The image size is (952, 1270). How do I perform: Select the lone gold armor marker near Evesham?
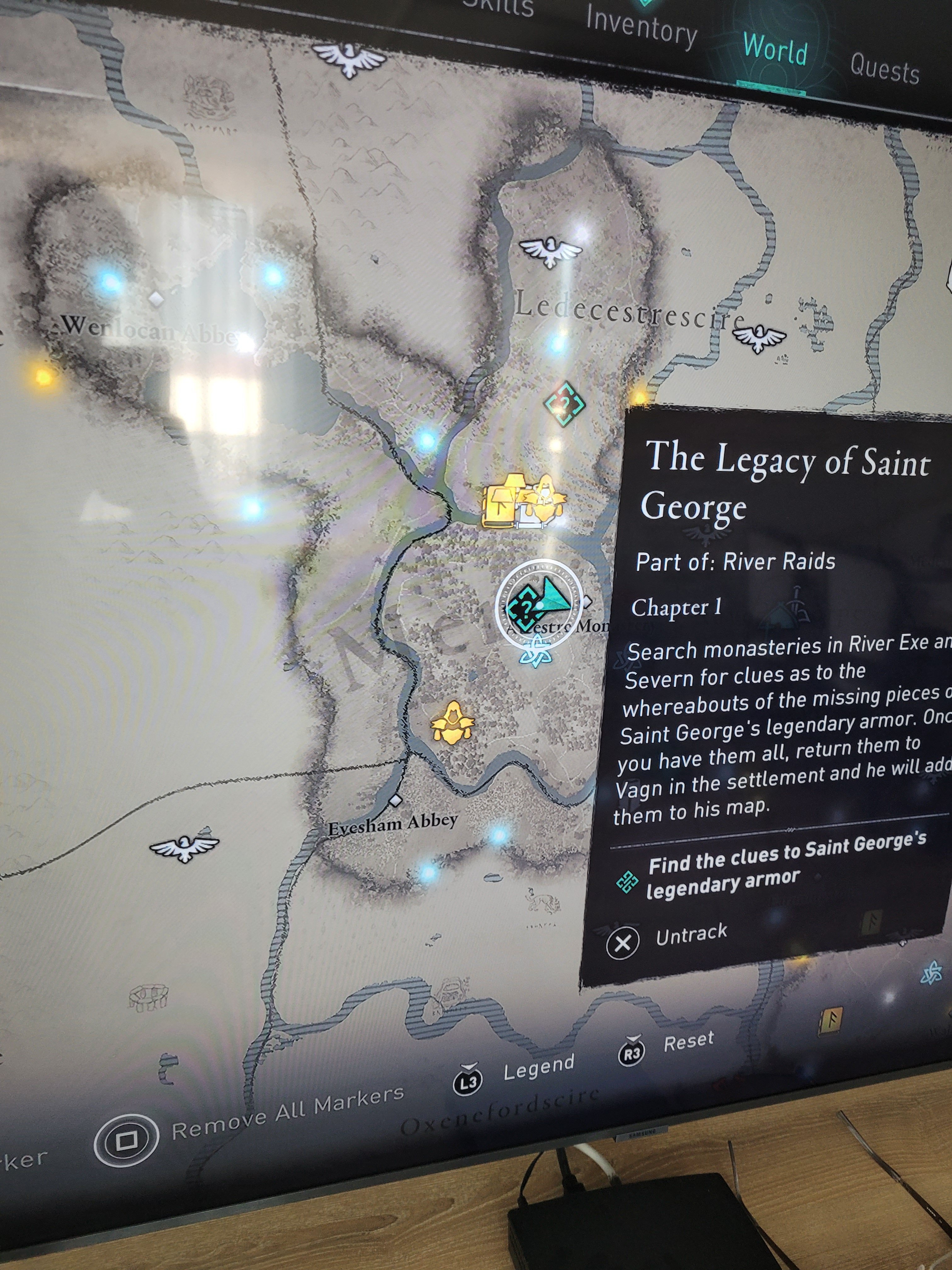(453, 724)
